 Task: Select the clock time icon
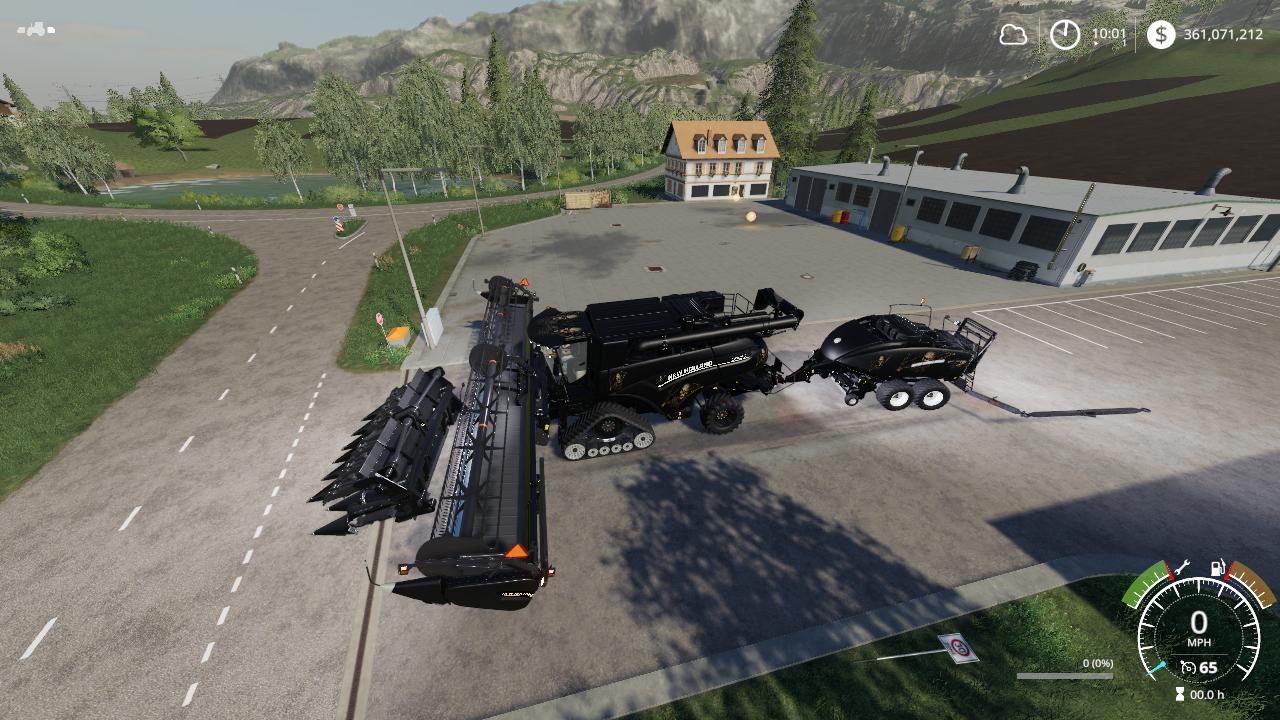[x=1065, y=35]
